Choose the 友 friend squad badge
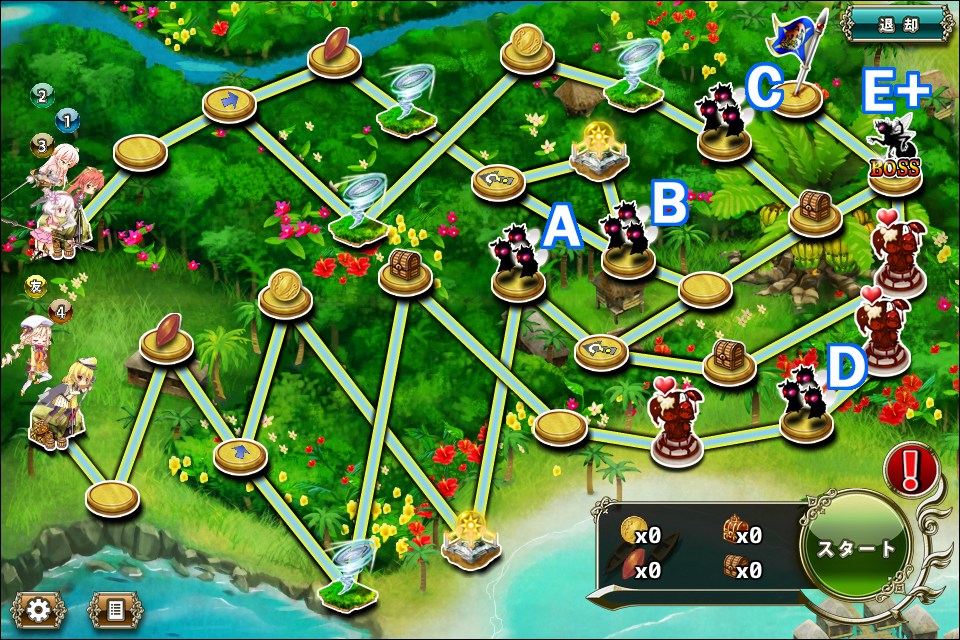 coord(36,287)
